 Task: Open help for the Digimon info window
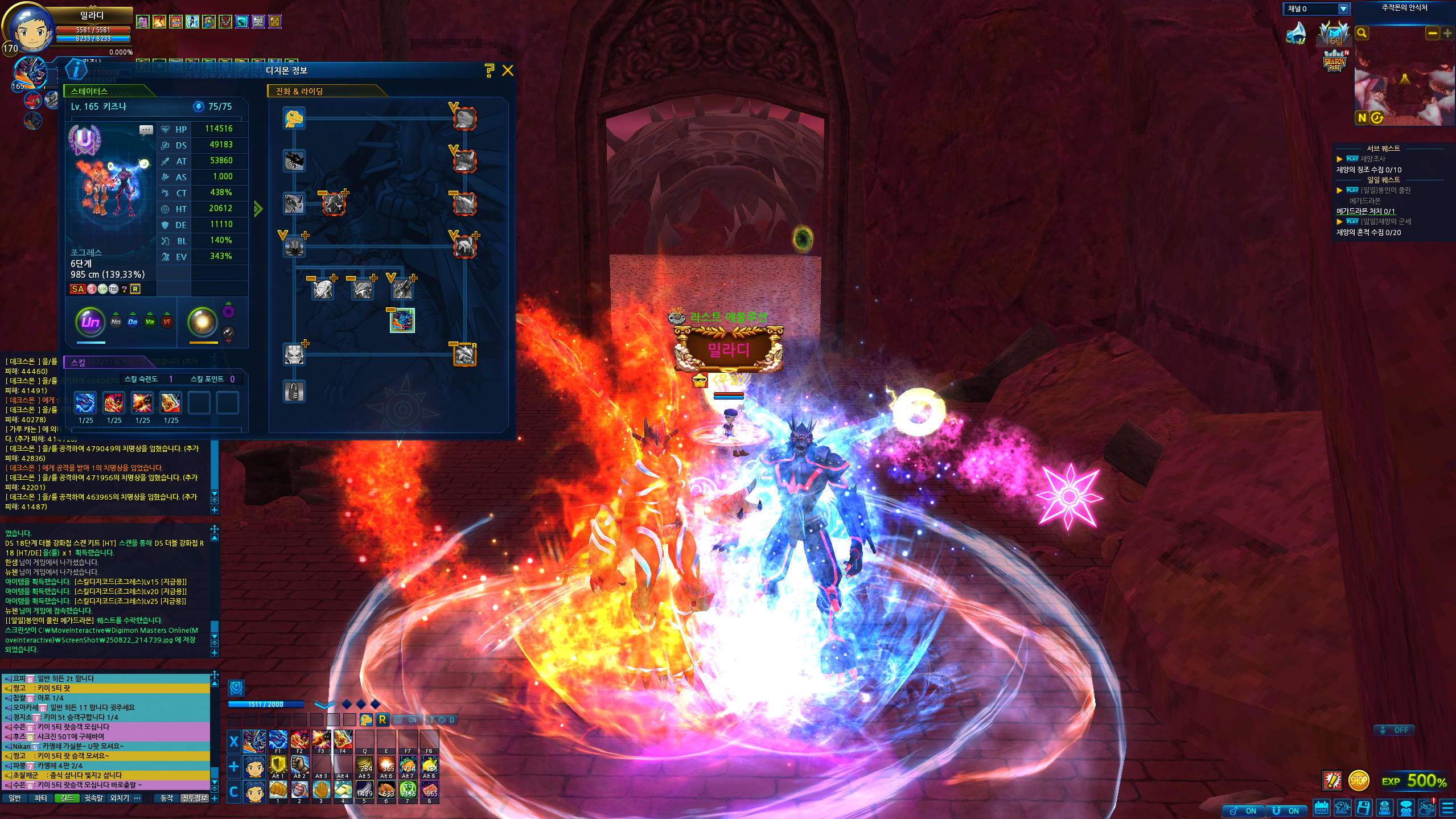coord(489,71)
